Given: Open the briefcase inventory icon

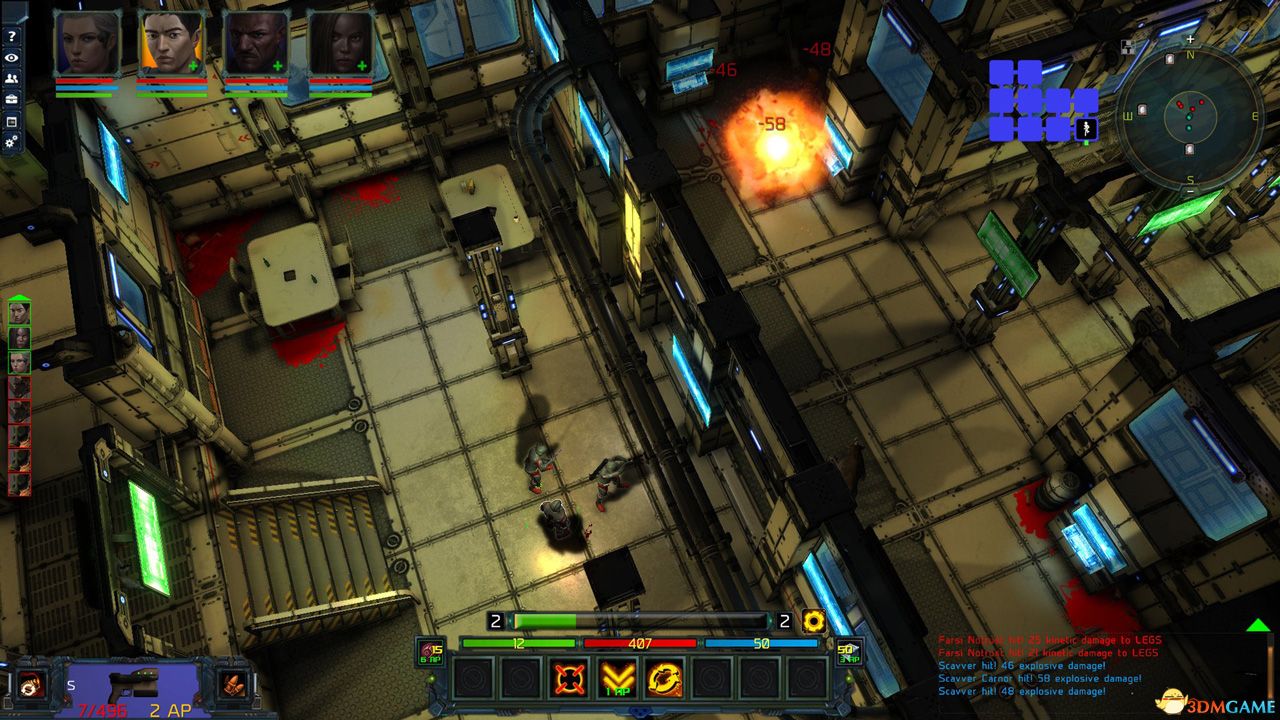Looking at the screenshot, I should pyautogui.click(x=11, y=100).
